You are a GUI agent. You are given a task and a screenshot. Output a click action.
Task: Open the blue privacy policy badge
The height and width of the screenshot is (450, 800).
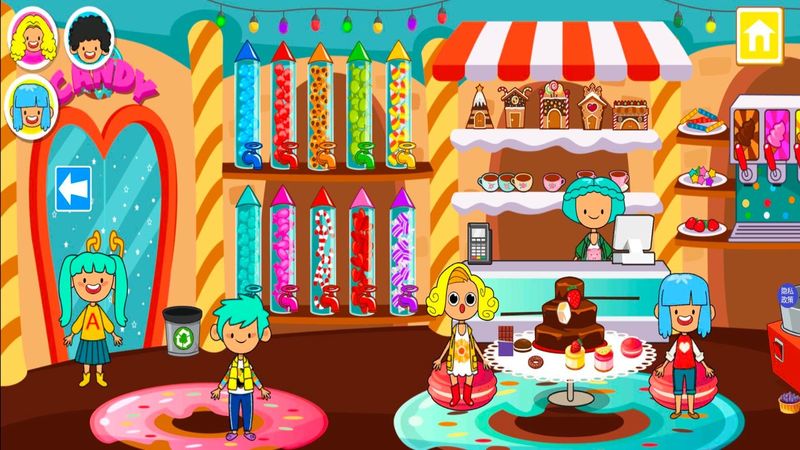(x=789, y=297)
